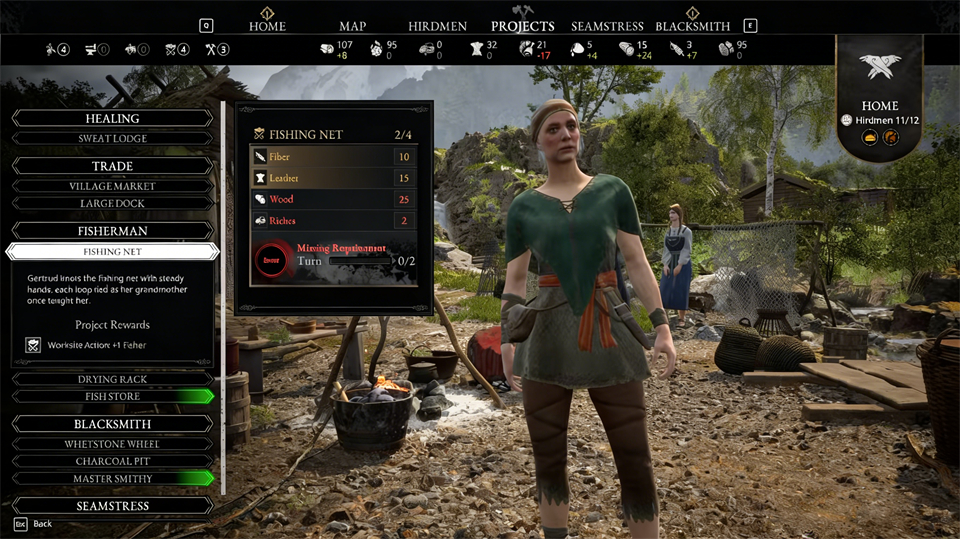
Task: Open the Map tab
Action: click(352, 26)
